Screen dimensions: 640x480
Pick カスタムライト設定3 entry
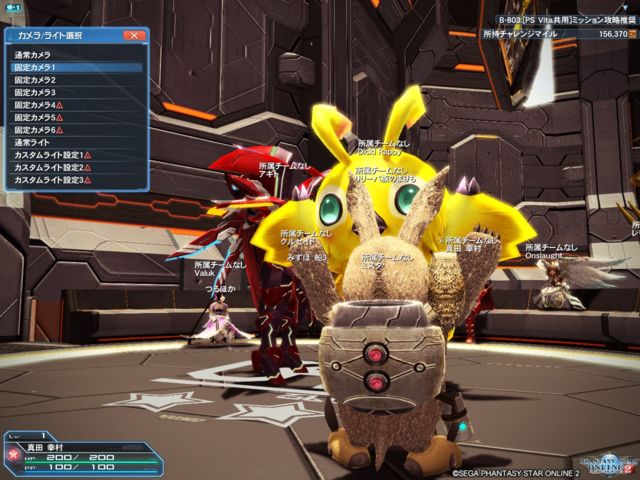pos(52,180)
